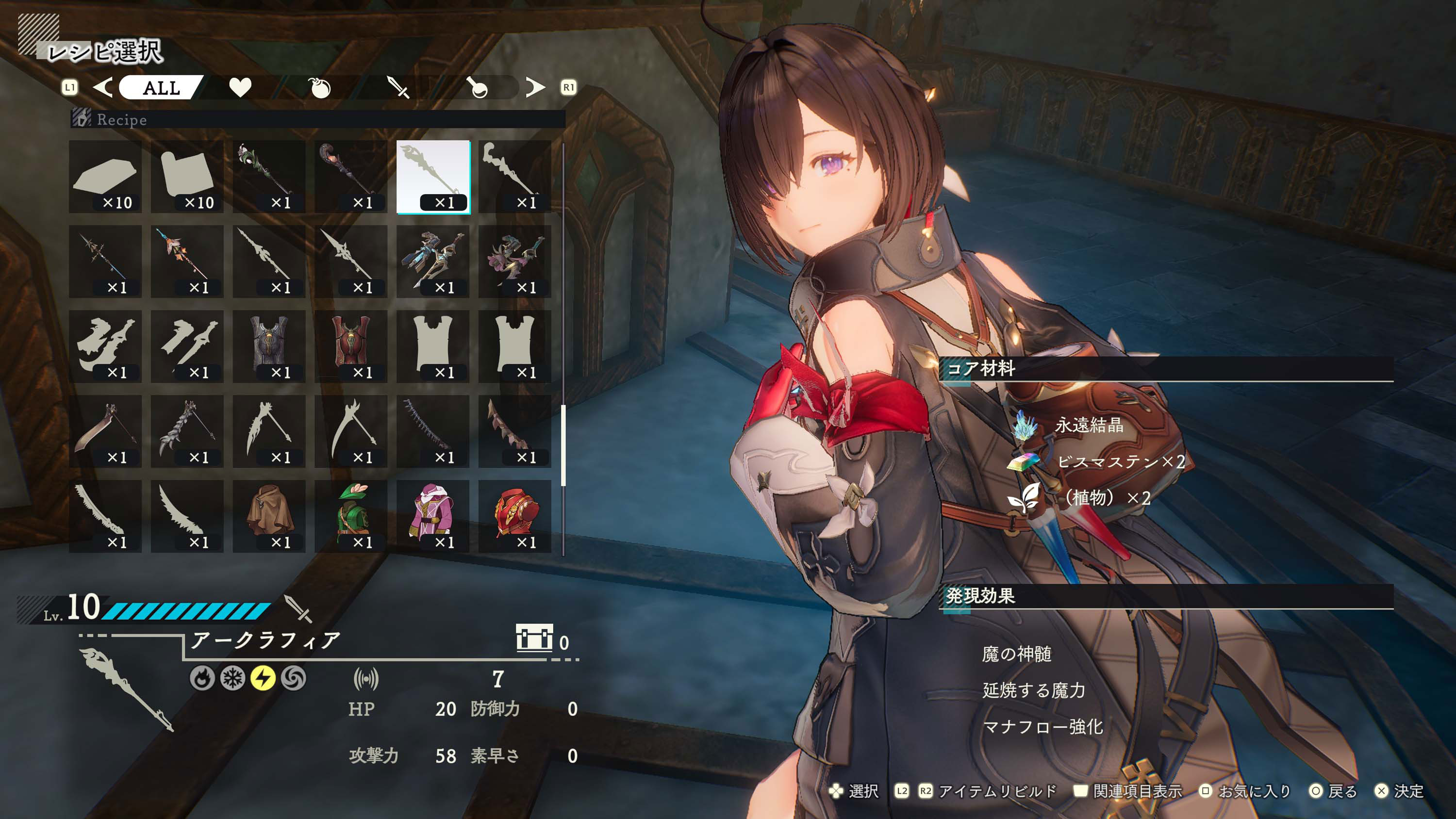Click the fire element icon
Viewport: 1456px width, 819px height.
(x=202, y=678)
